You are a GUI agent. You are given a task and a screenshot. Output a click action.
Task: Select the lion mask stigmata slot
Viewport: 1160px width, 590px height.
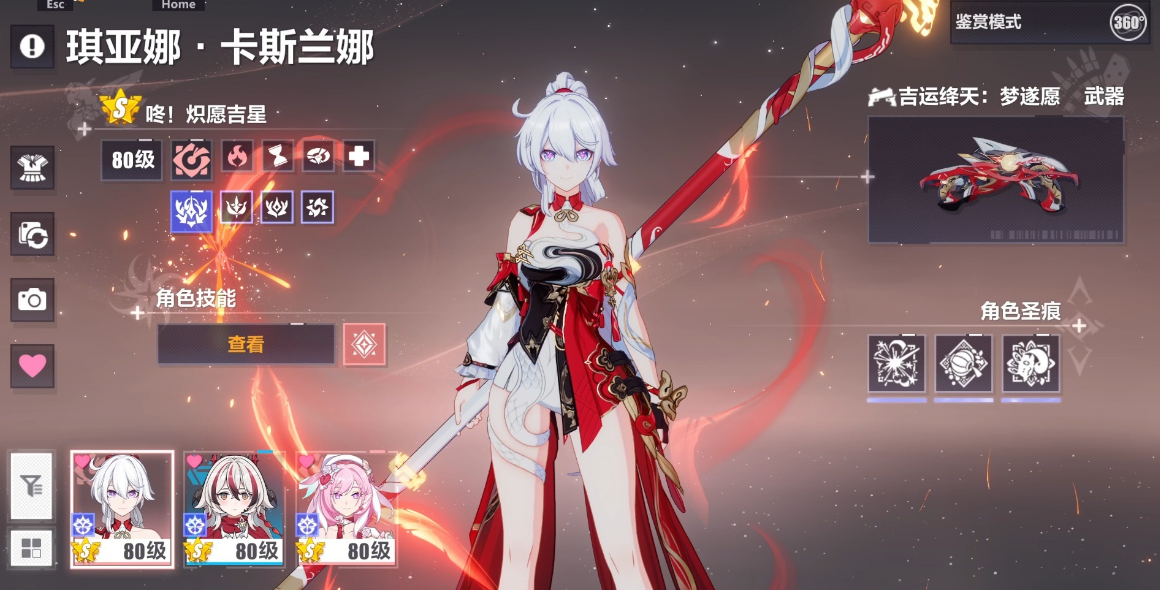[1030, 363]
